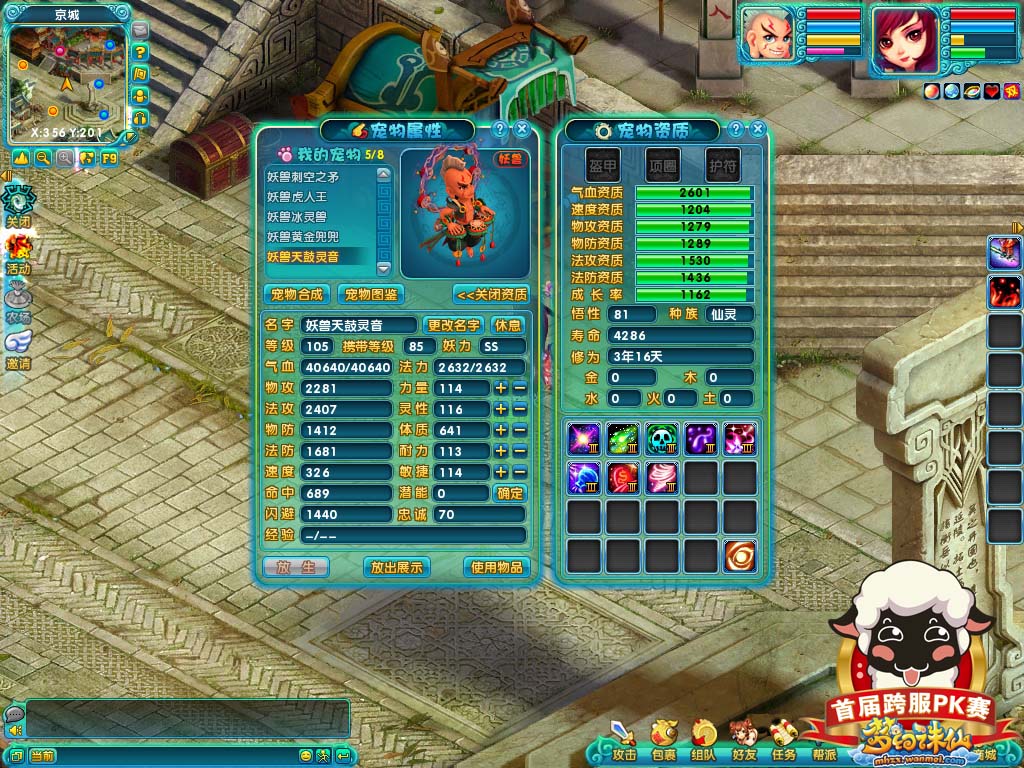Close the pet aptitude window
This screenshot has width=1024, height=768.
[x=758, y=130]
